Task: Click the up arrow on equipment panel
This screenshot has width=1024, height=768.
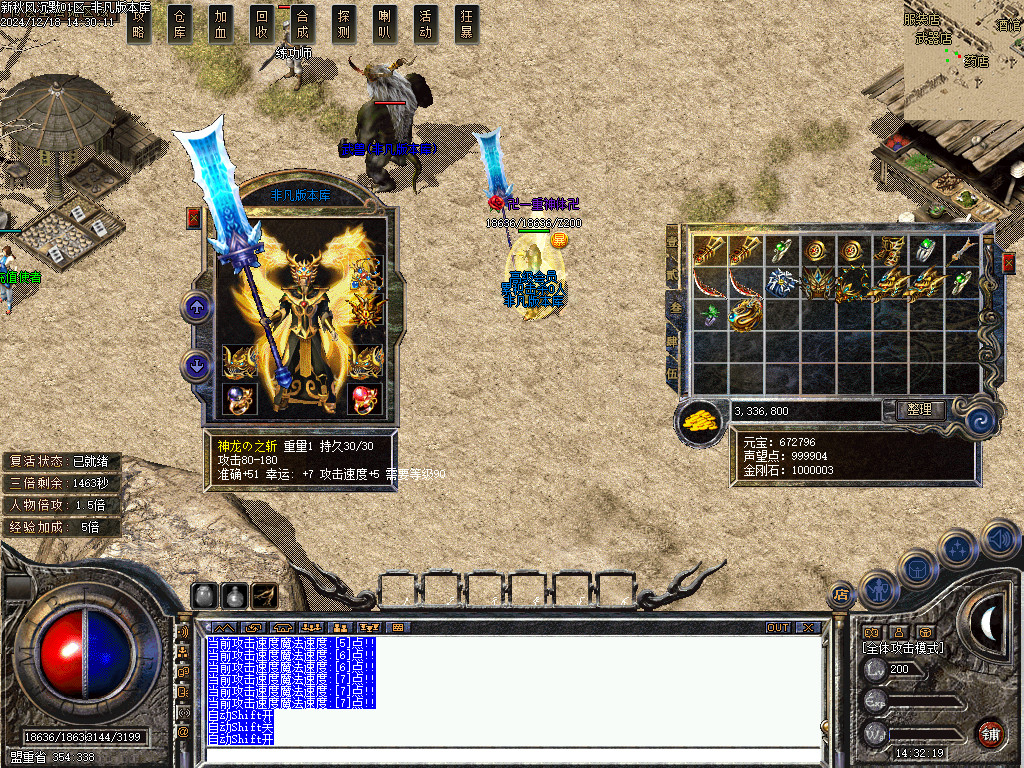Action: [197, 307]
